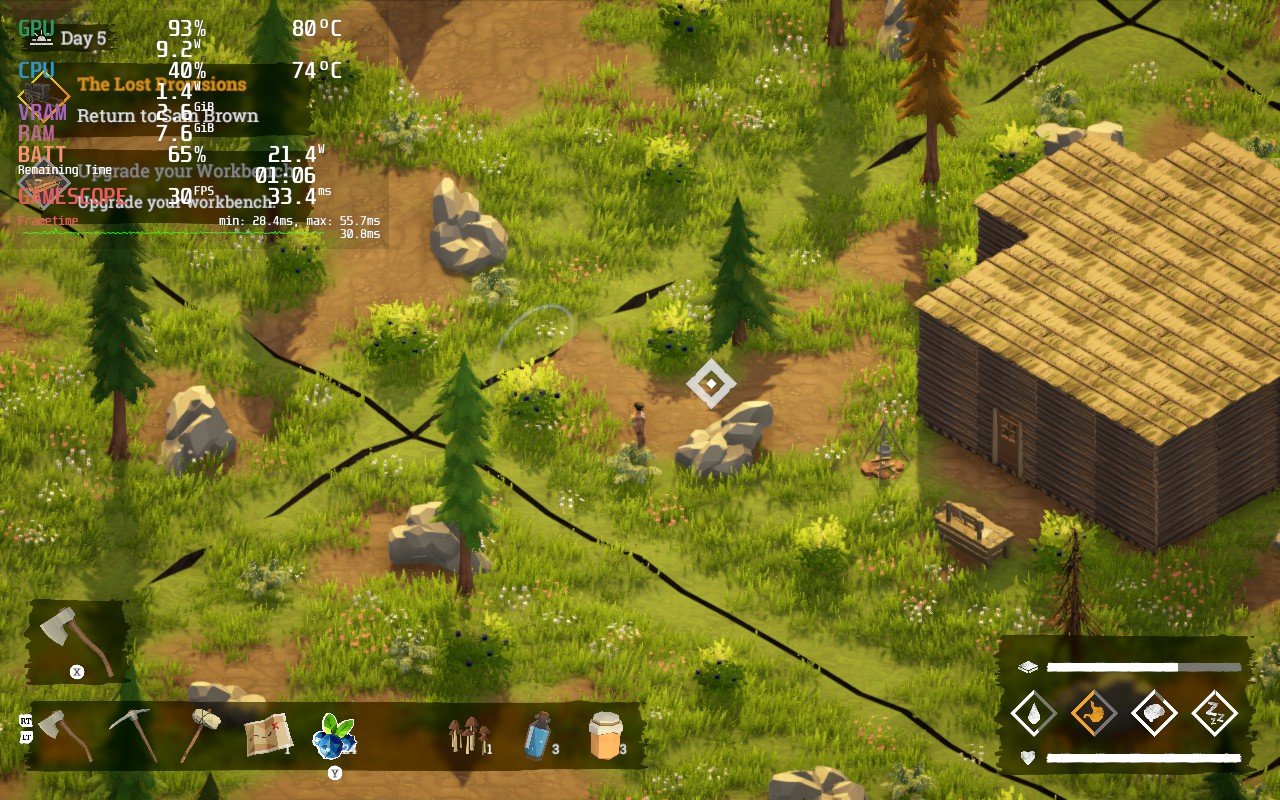Open The Lost Provisions quest tracker
Viewport: 1280px width, 800px height.
(x=162, y=85)
